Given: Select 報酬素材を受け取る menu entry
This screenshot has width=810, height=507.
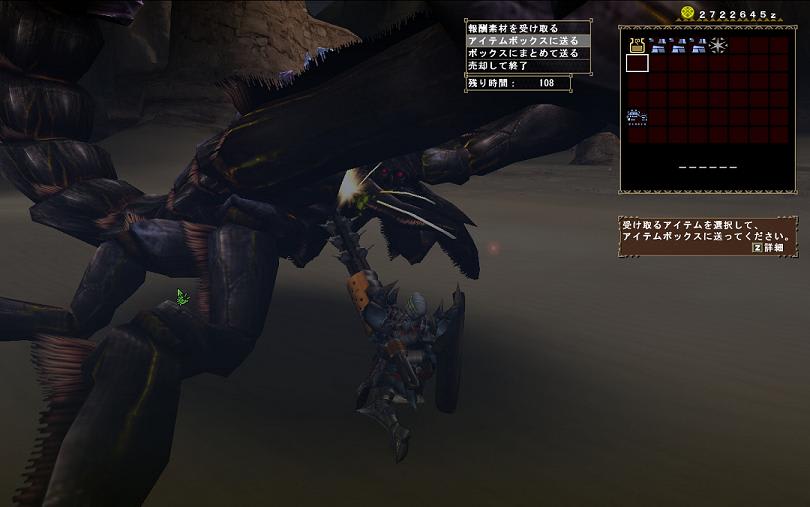Looking at the screenshot, I should coord(514,28).
